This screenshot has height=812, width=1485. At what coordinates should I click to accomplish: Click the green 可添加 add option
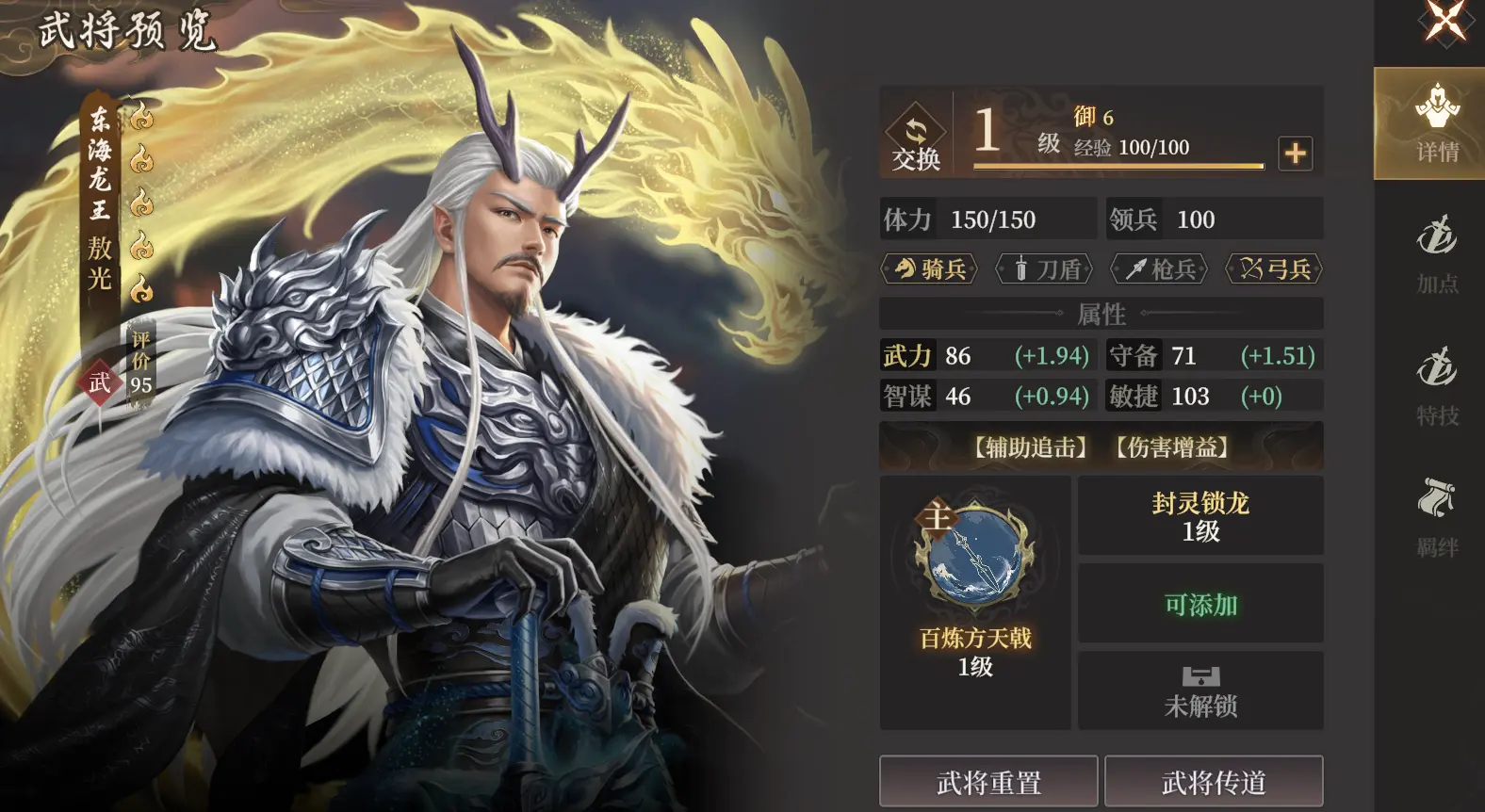1200,606
